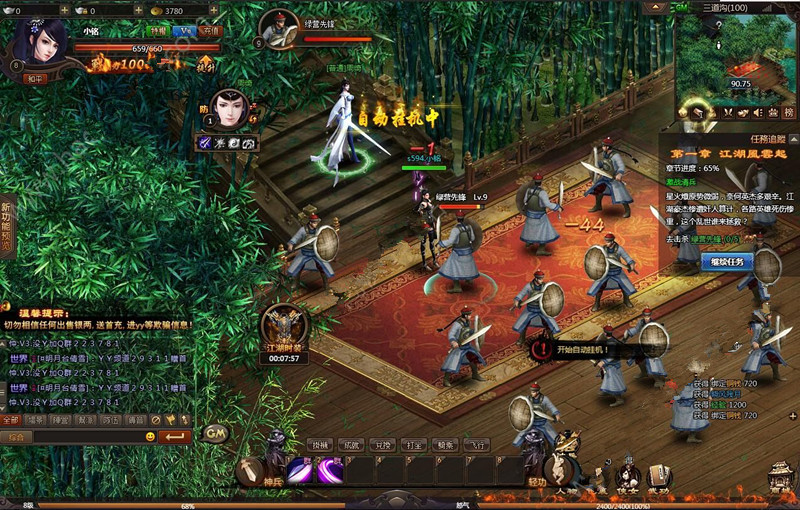The image size is (800, 510).
Task: Open the emoji smiley picker in chat
Action: [150, 437]
